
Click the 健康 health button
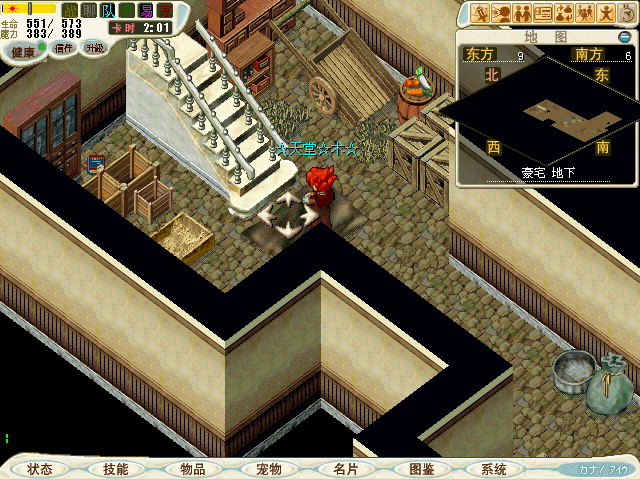[x=24, y=48]
